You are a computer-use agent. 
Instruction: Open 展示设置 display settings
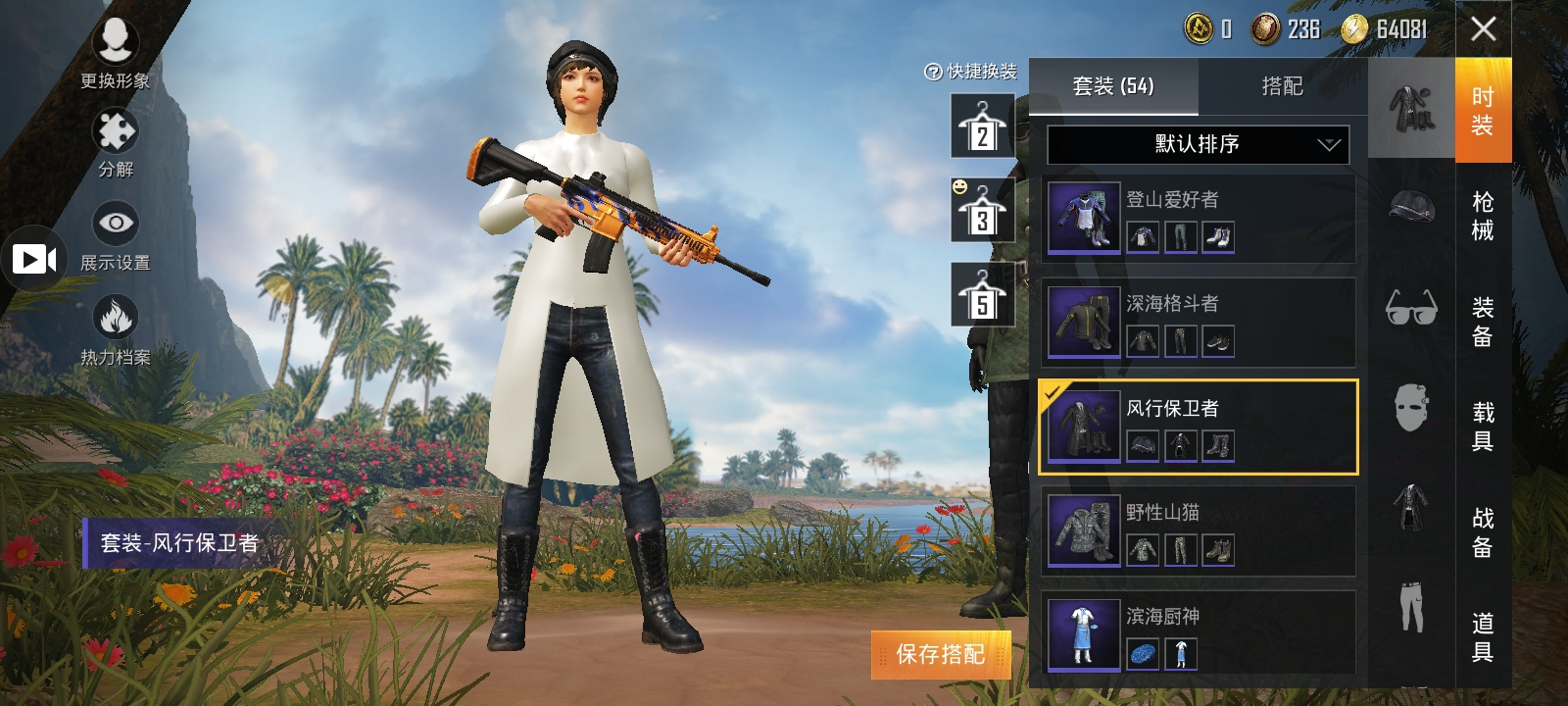click(115, 235)
